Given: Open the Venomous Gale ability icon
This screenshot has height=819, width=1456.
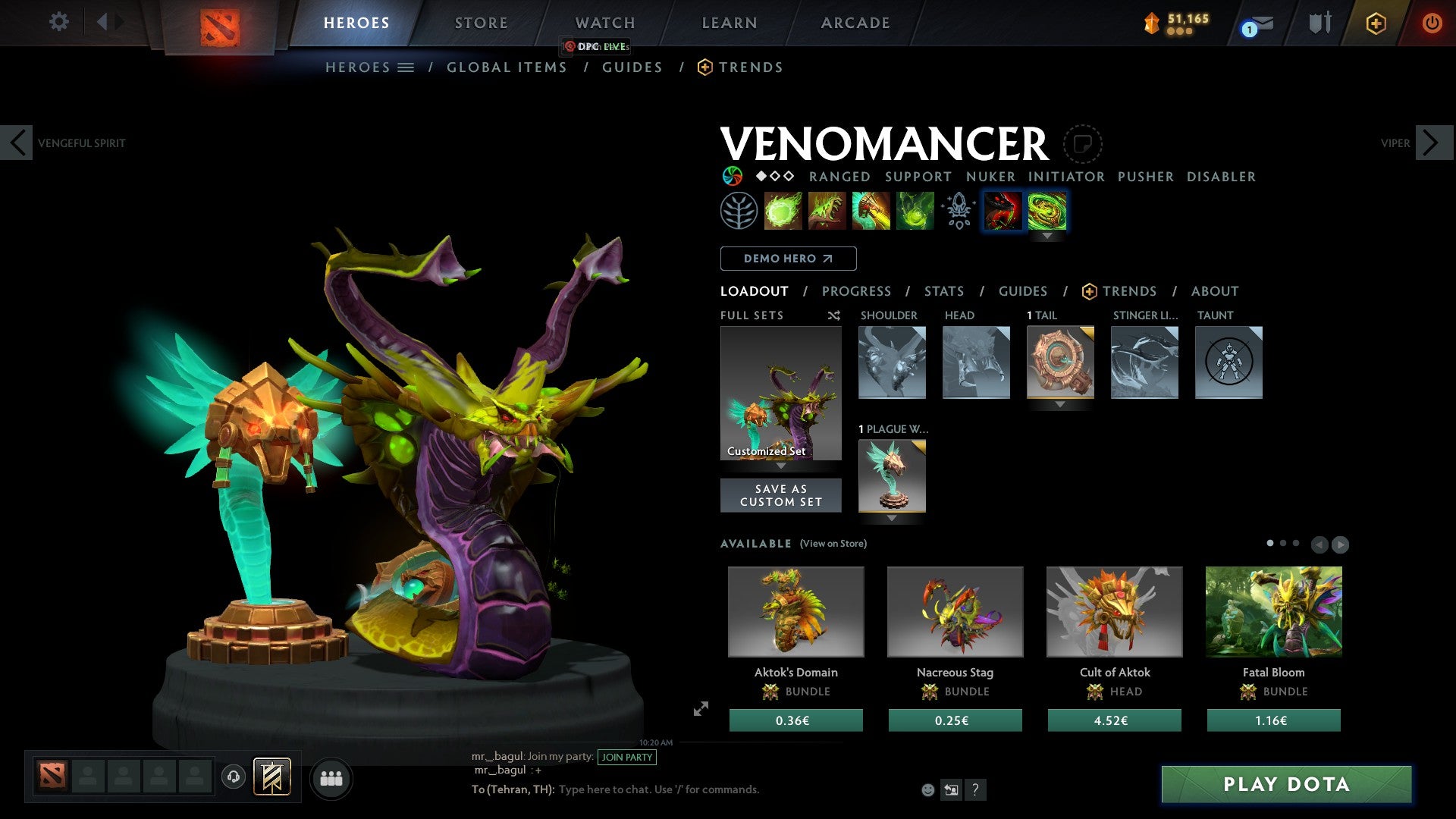Looking at the screenshot, I should 783,210.
